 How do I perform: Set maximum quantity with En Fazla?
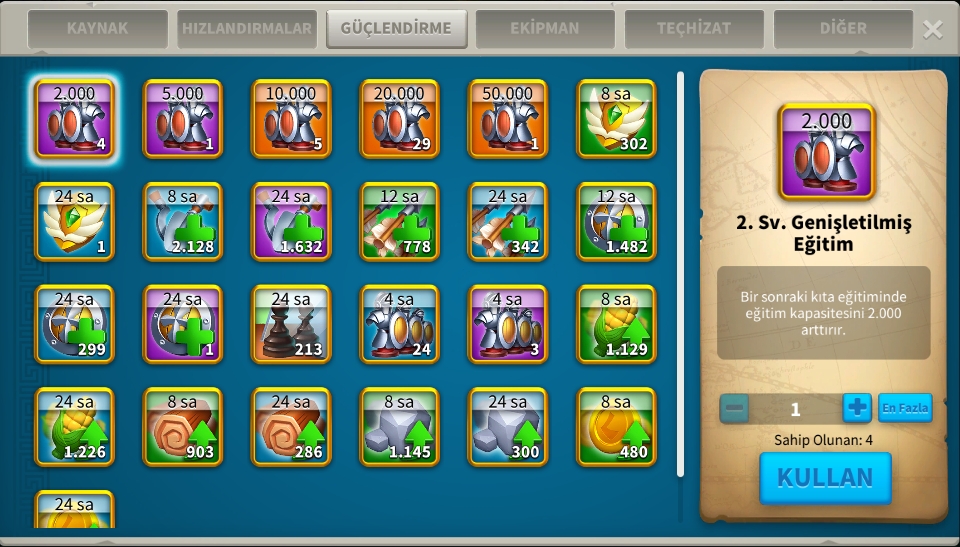pyautogui.click(x=904, y=408)
